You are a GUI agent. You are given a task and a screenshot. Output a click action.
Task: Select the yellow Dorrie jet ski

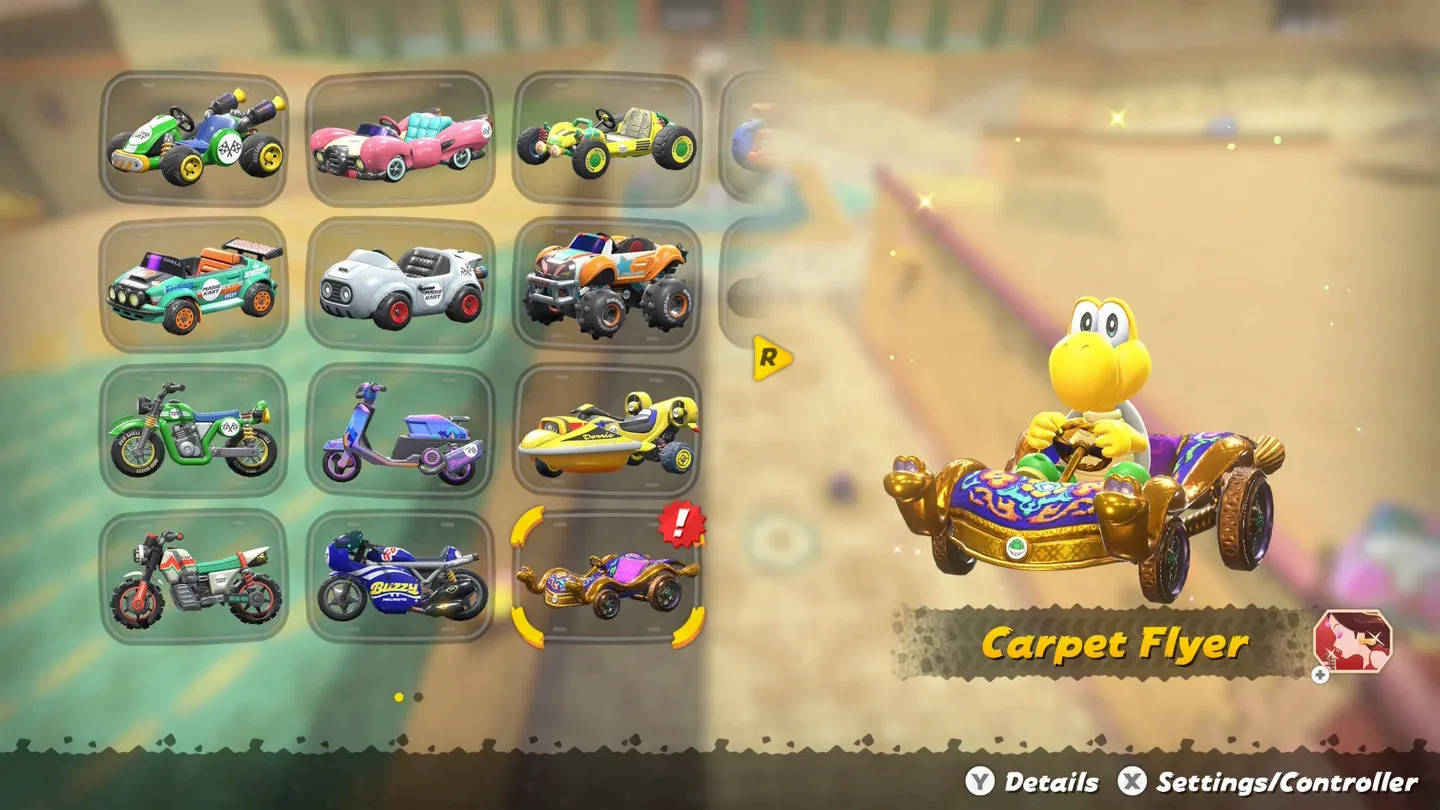coord(608,428)
